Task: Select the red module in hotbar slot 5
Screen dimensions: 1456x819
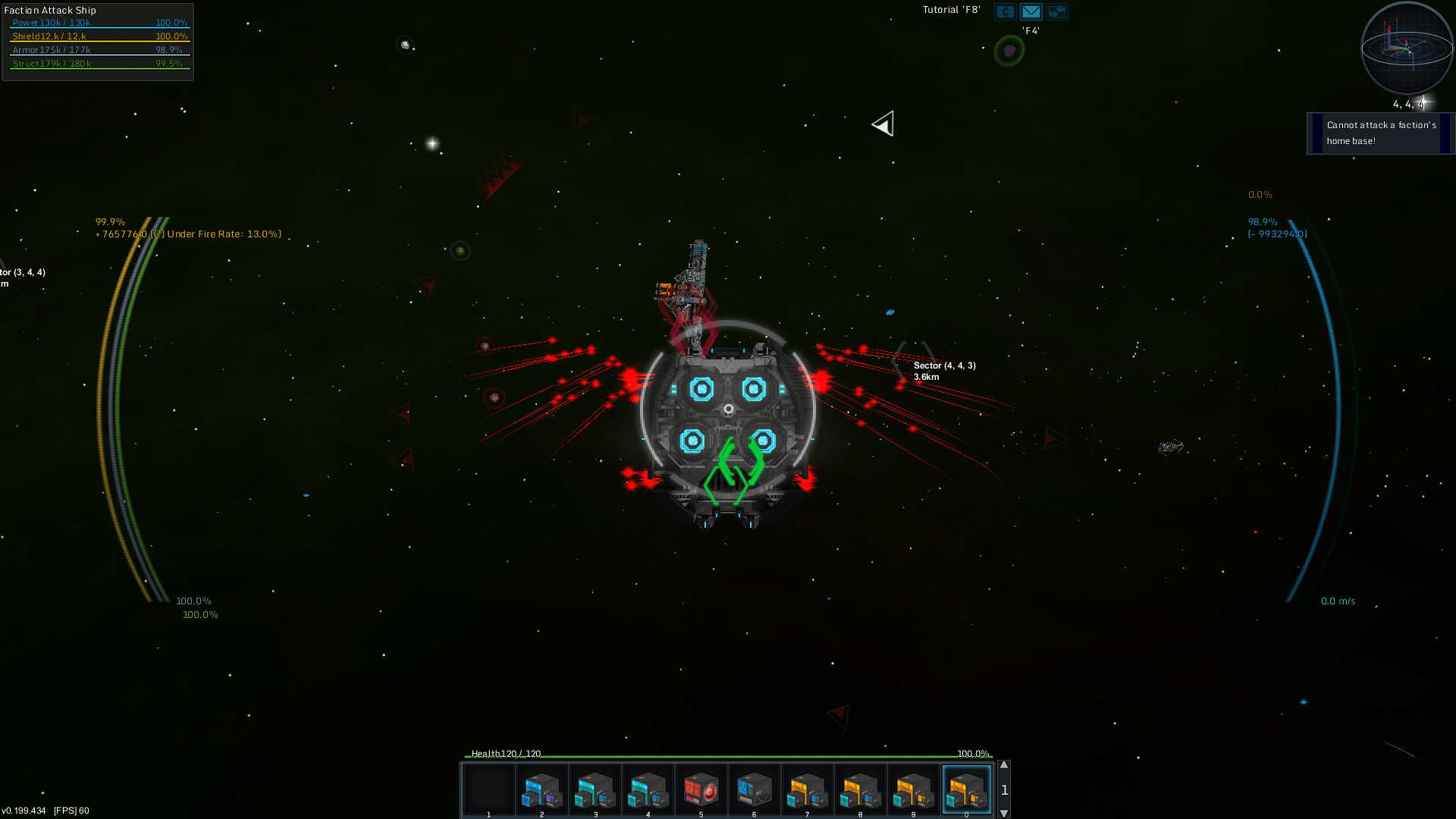Action: (x=701, y=789)
